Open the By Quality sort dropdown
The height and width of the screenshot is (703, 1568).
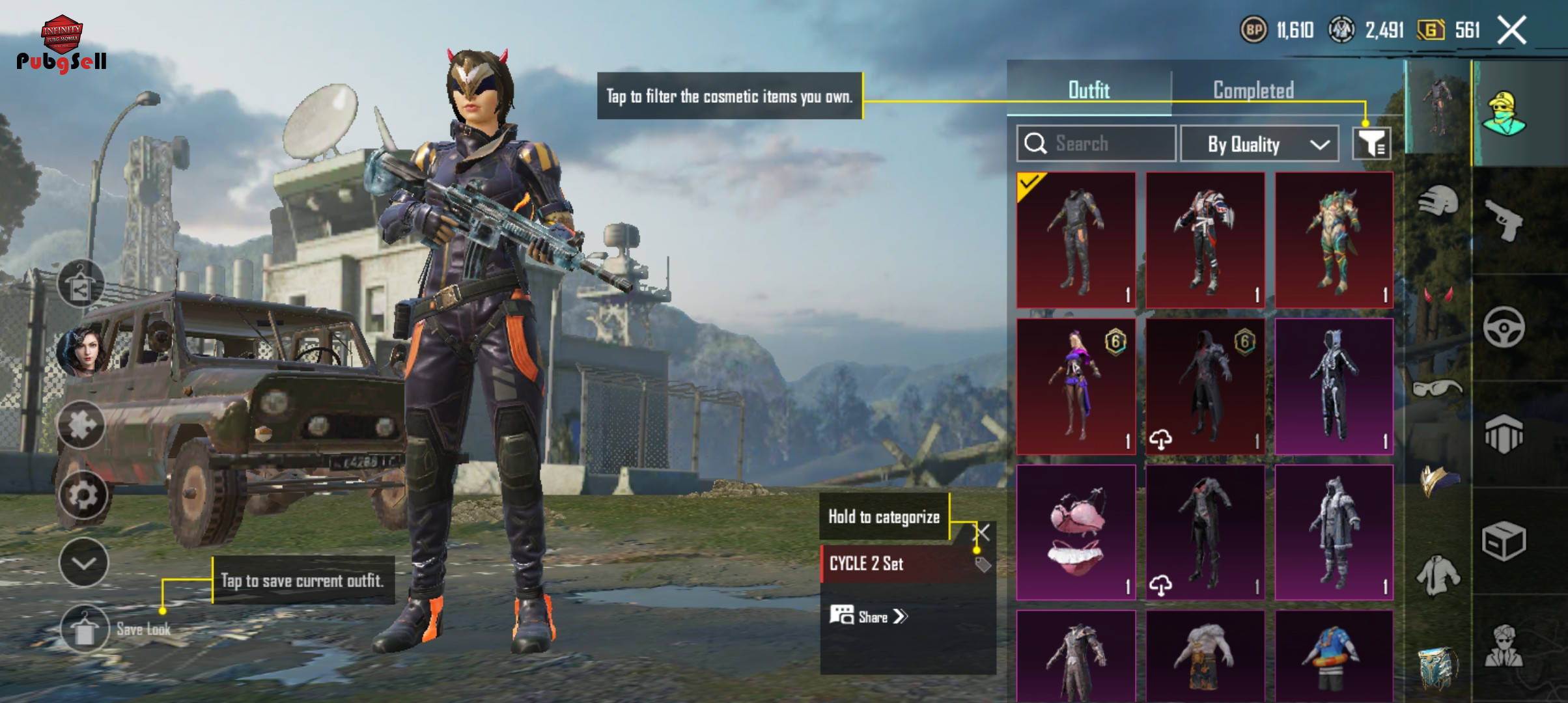[x=1259, y=144]
